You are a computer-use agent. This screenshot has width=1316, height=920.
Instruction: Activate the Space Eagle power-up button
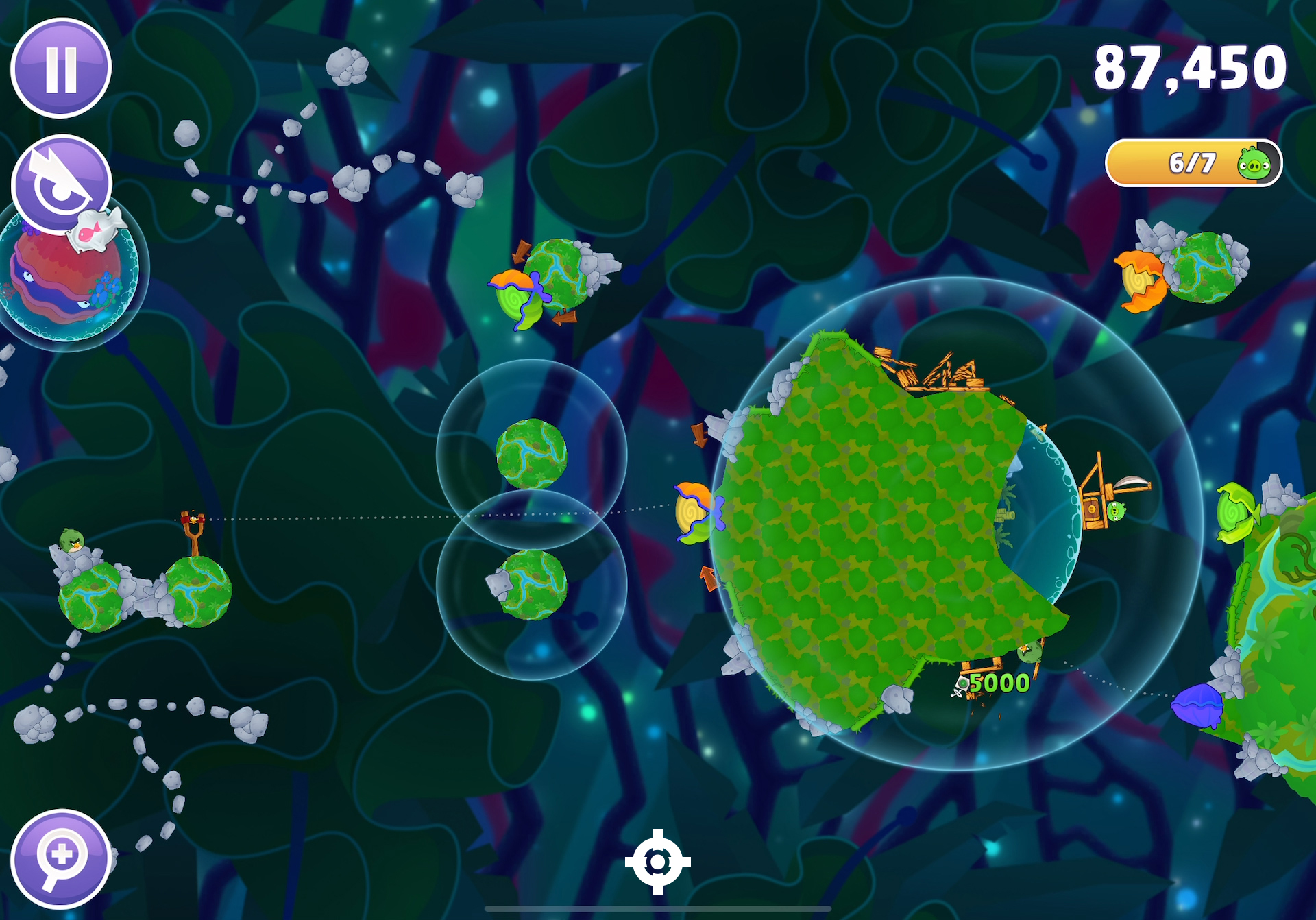[x=61, y=184]
